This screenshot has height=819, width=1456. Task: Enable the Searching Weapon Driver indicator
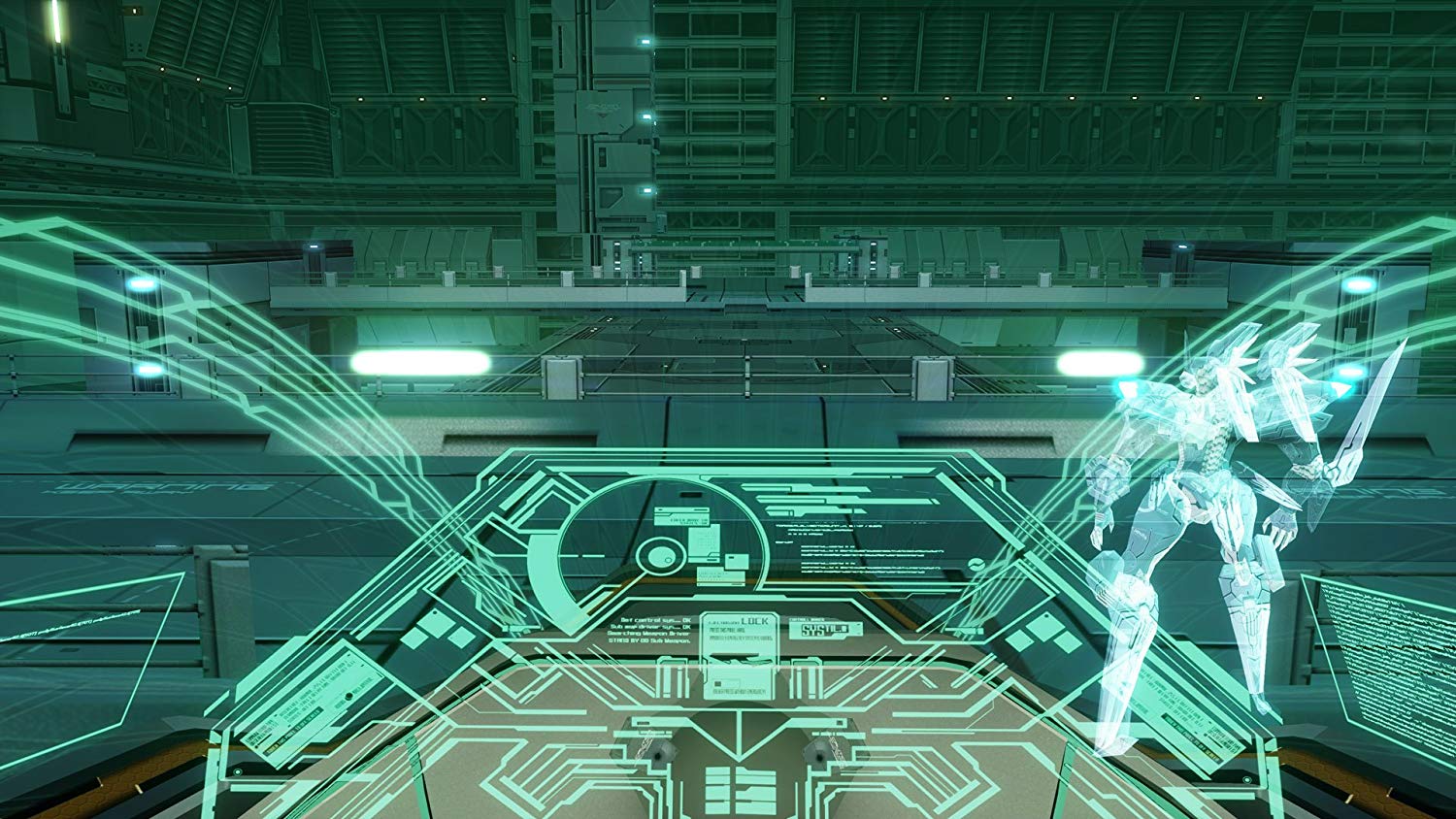pos(647,636)
